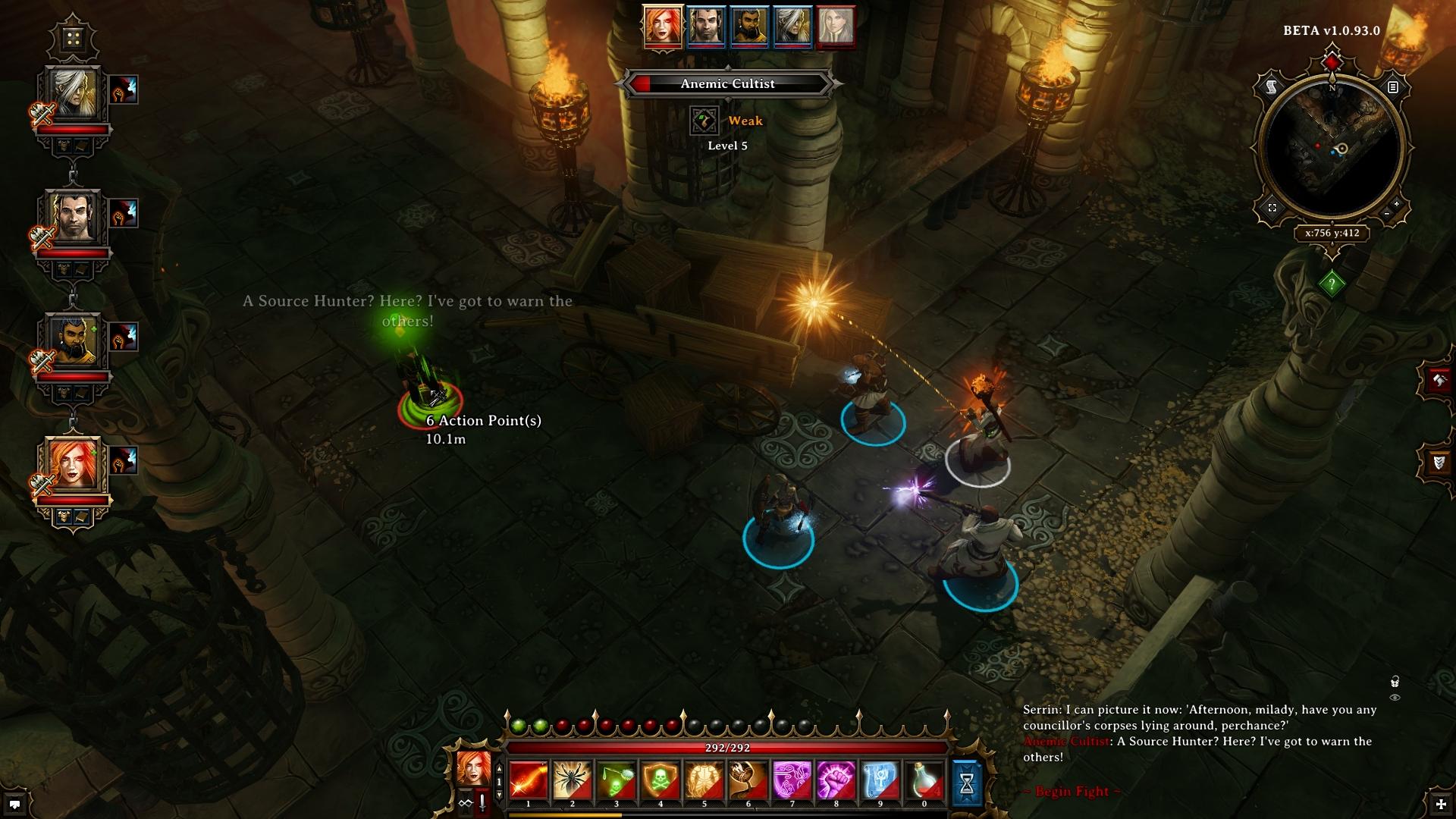
Task: End turn with the hourglass button
Action: 967,783
